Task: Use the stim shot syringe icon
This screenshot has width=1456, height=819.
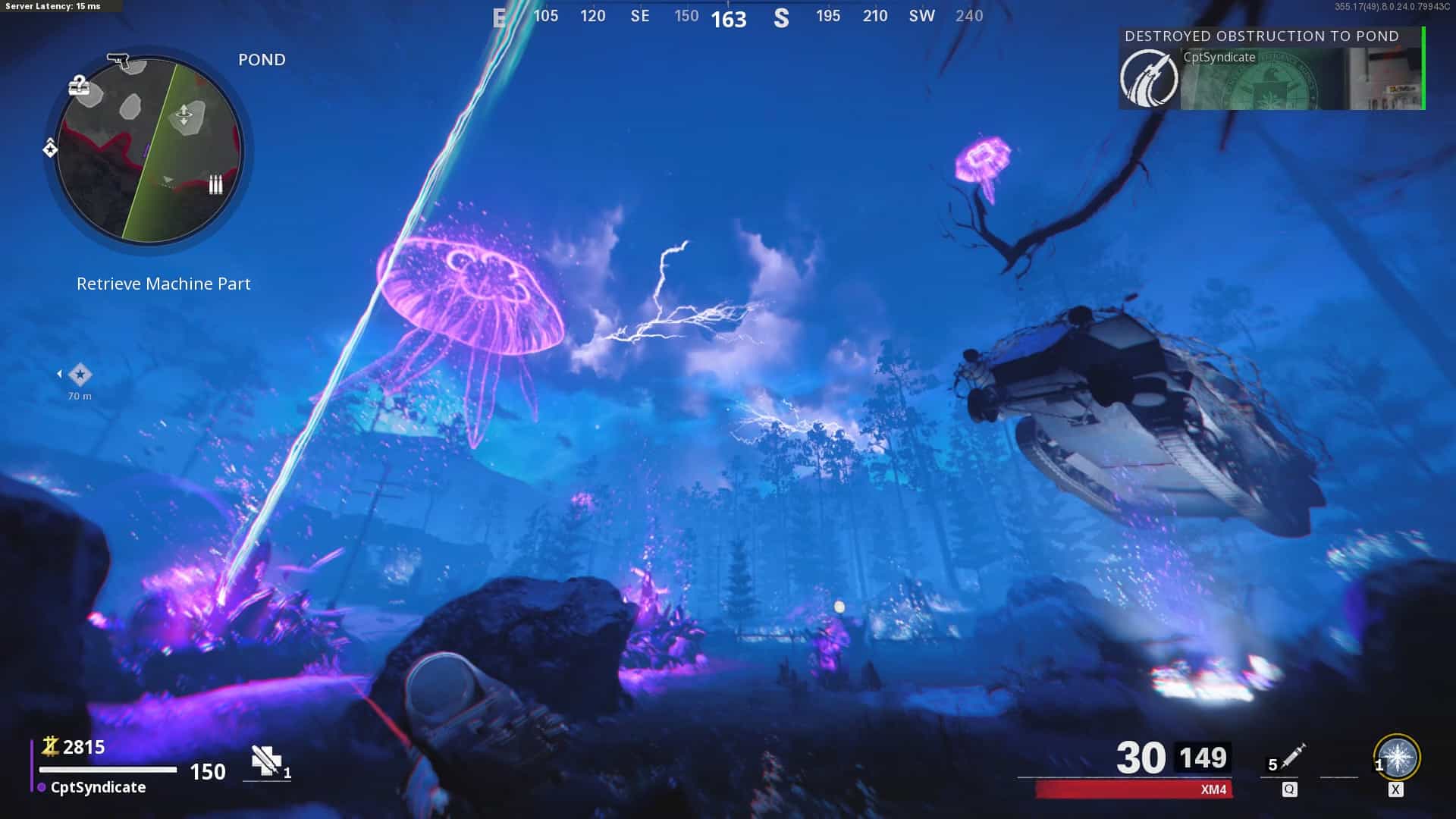Action: pyautogui.click(x=1292, y=755)
